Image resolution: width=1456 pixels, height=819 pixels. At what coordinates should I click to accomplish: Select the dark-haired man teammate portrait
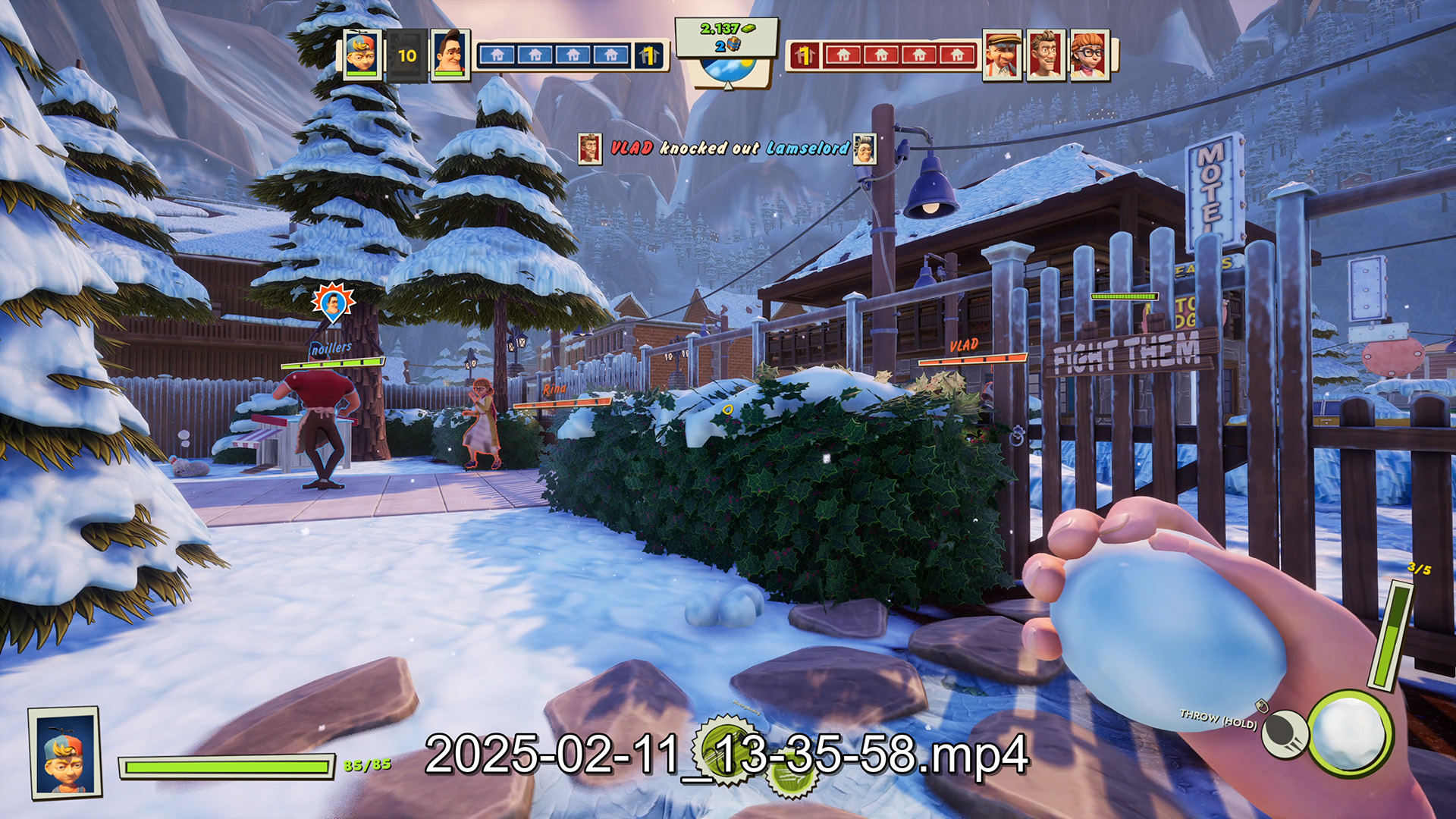pos(450,54)
